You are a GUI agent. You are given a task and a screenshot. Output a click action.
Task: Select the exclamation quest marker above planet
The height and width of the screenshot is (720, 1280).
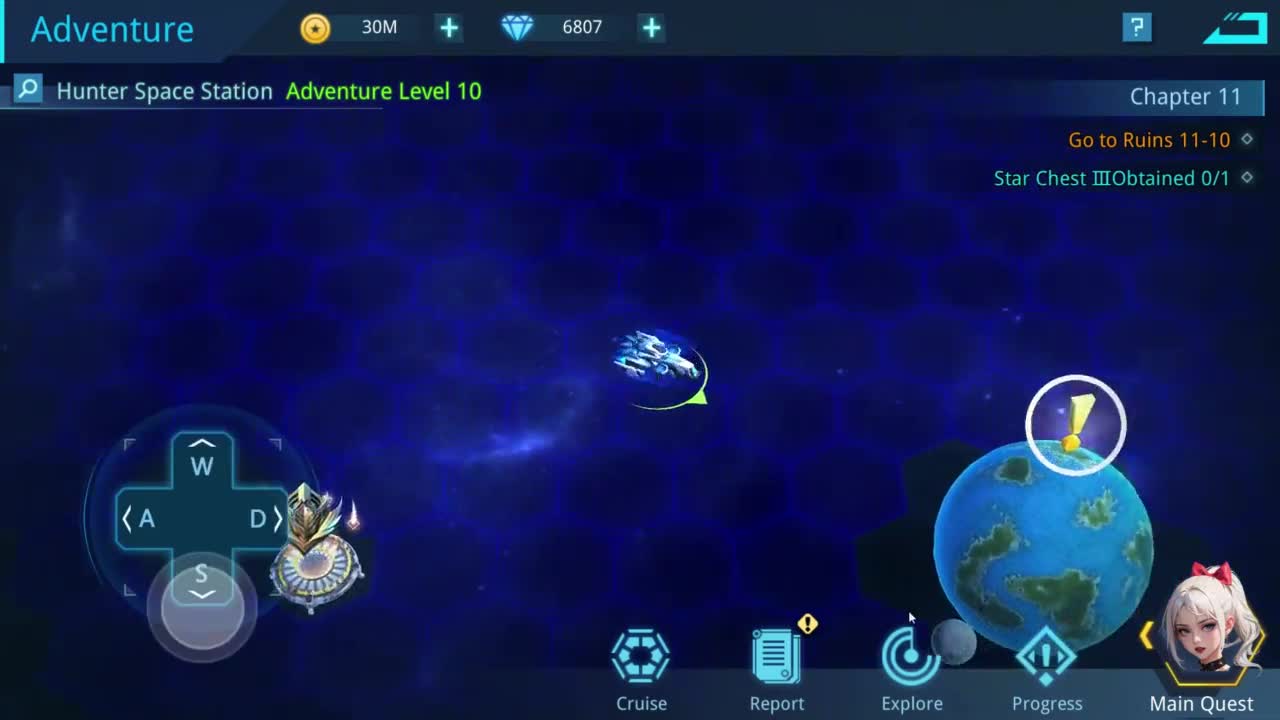(x=1076, y=425)
